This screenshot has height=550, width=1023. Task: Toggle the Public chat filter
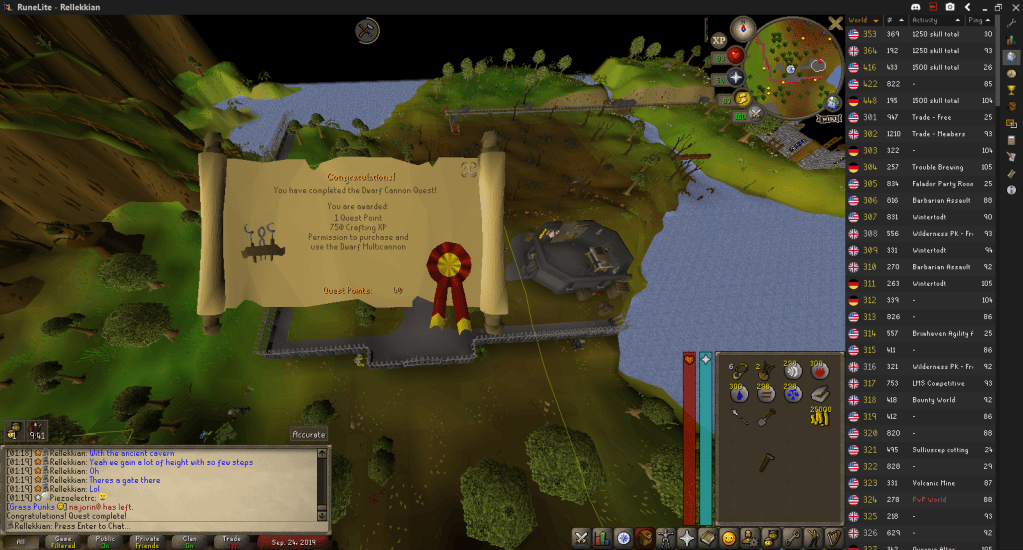click(104, 541)
